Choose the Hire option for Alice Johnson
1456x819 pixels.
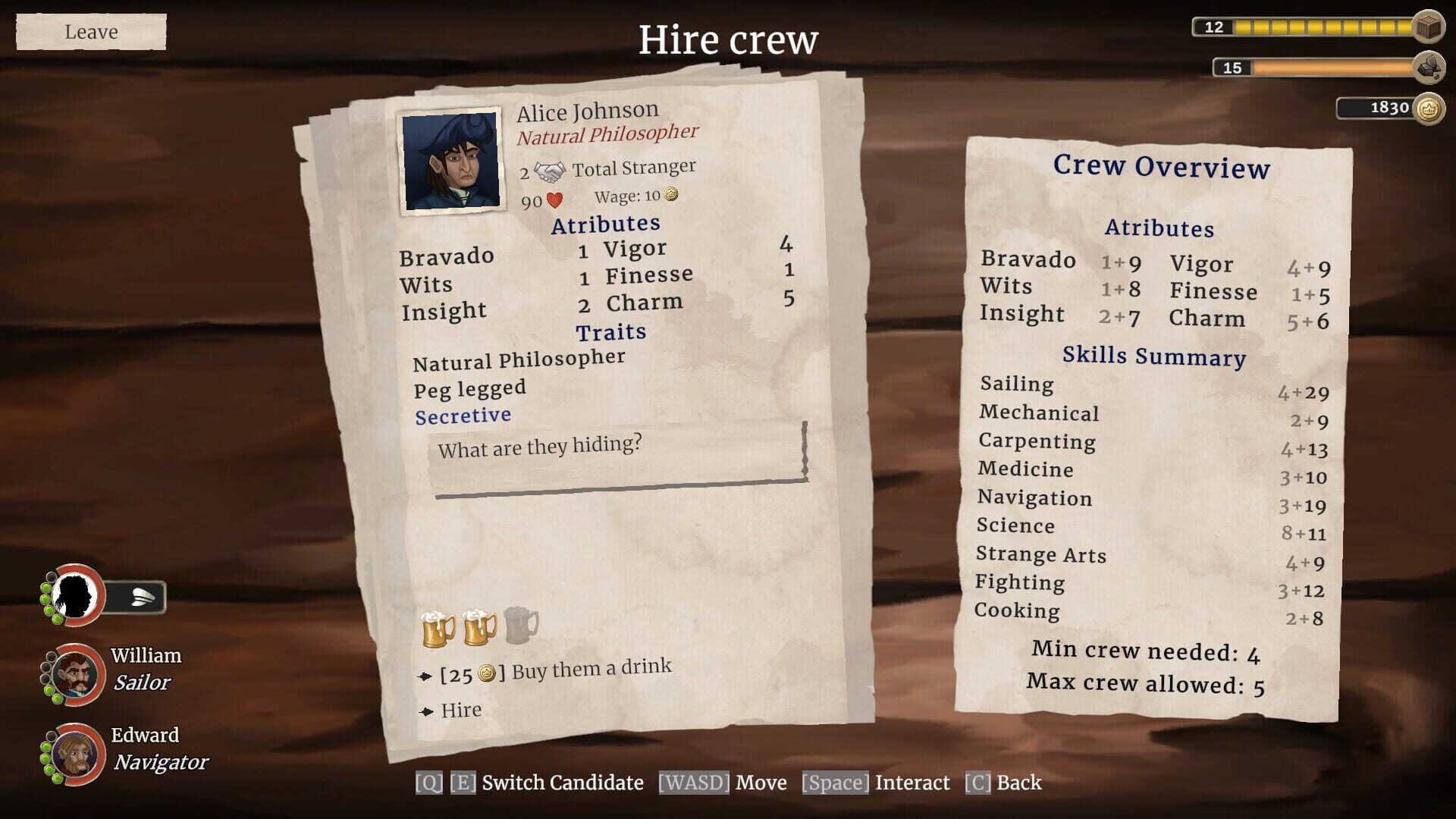[x=460, y=710]
